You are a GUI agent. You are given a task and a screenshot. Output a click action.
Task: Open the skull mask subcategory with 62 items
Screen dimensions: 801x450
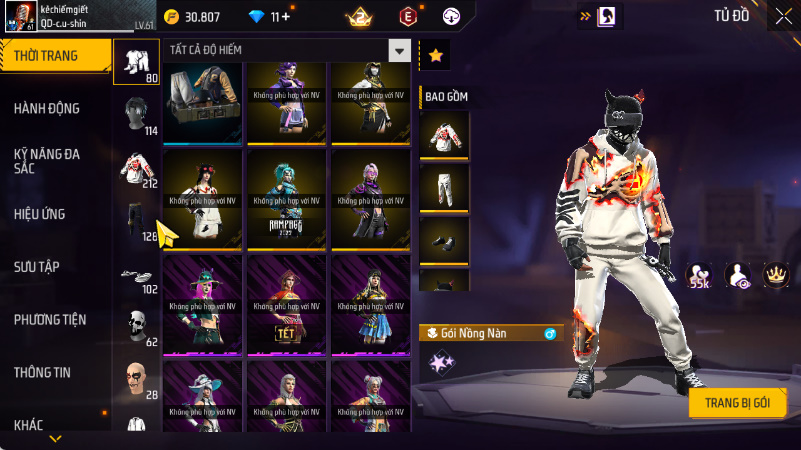tap(137, 327)
